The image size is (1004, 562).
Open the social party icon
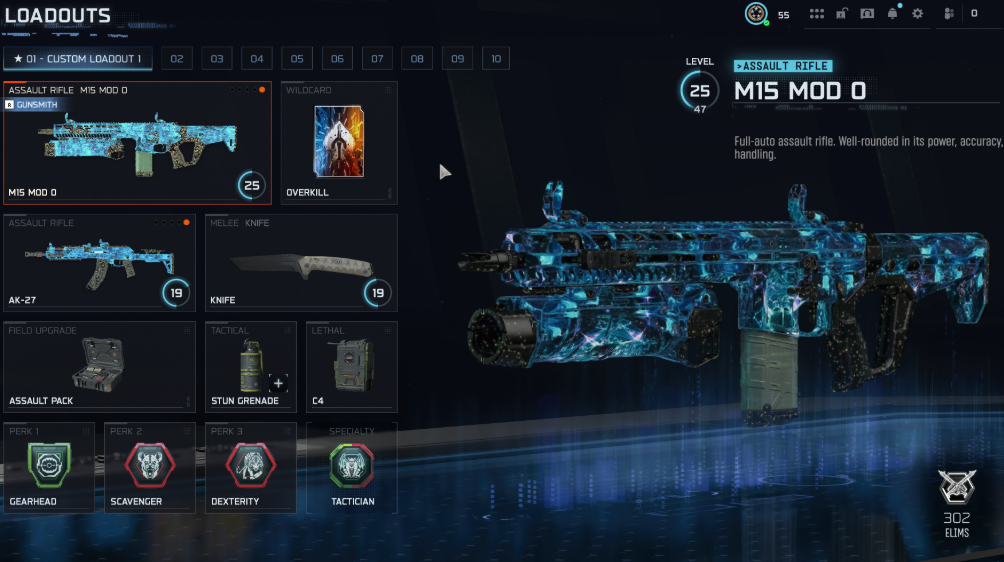[948, 14]
